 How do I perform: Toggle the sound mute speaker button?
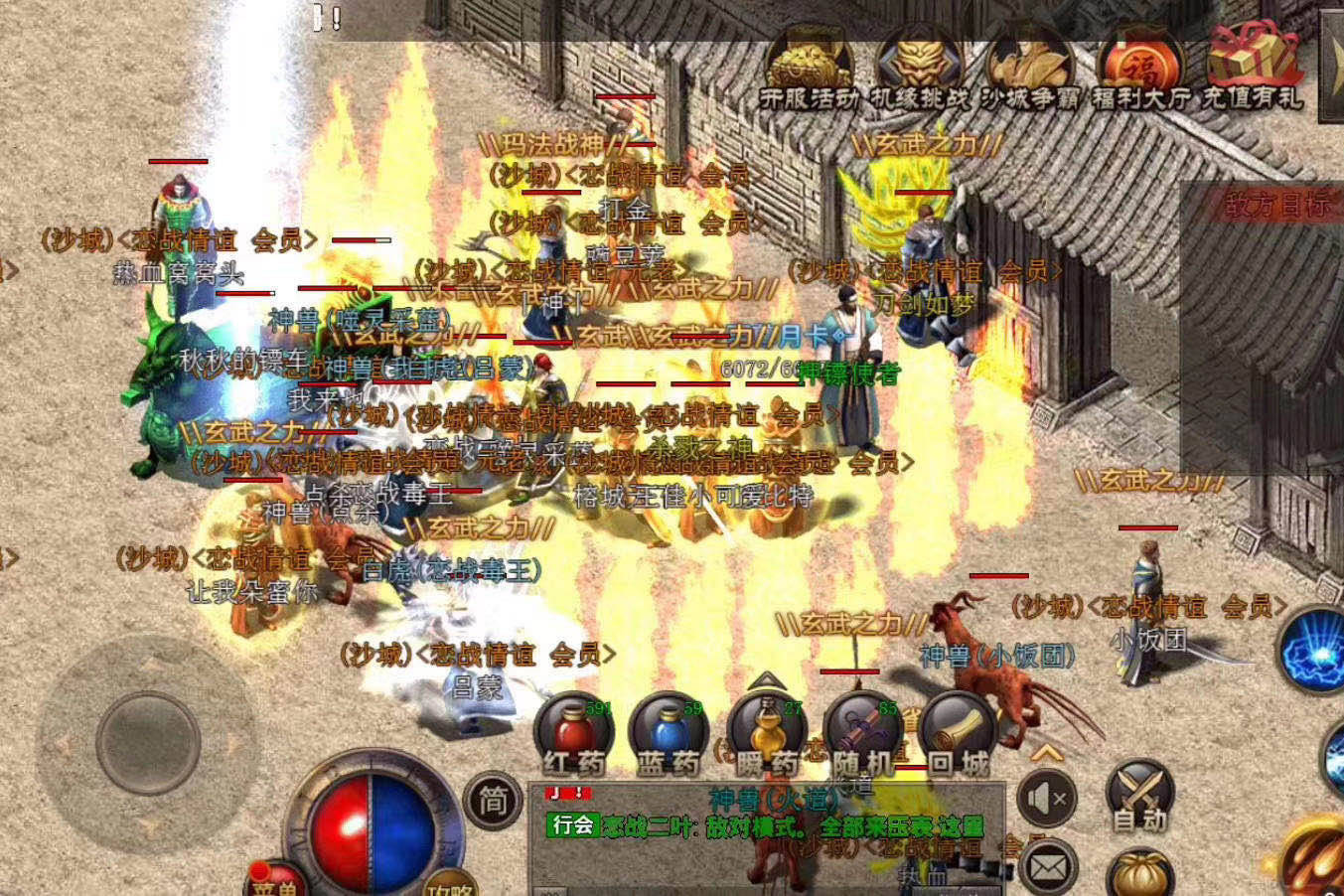coord(1047,798)
